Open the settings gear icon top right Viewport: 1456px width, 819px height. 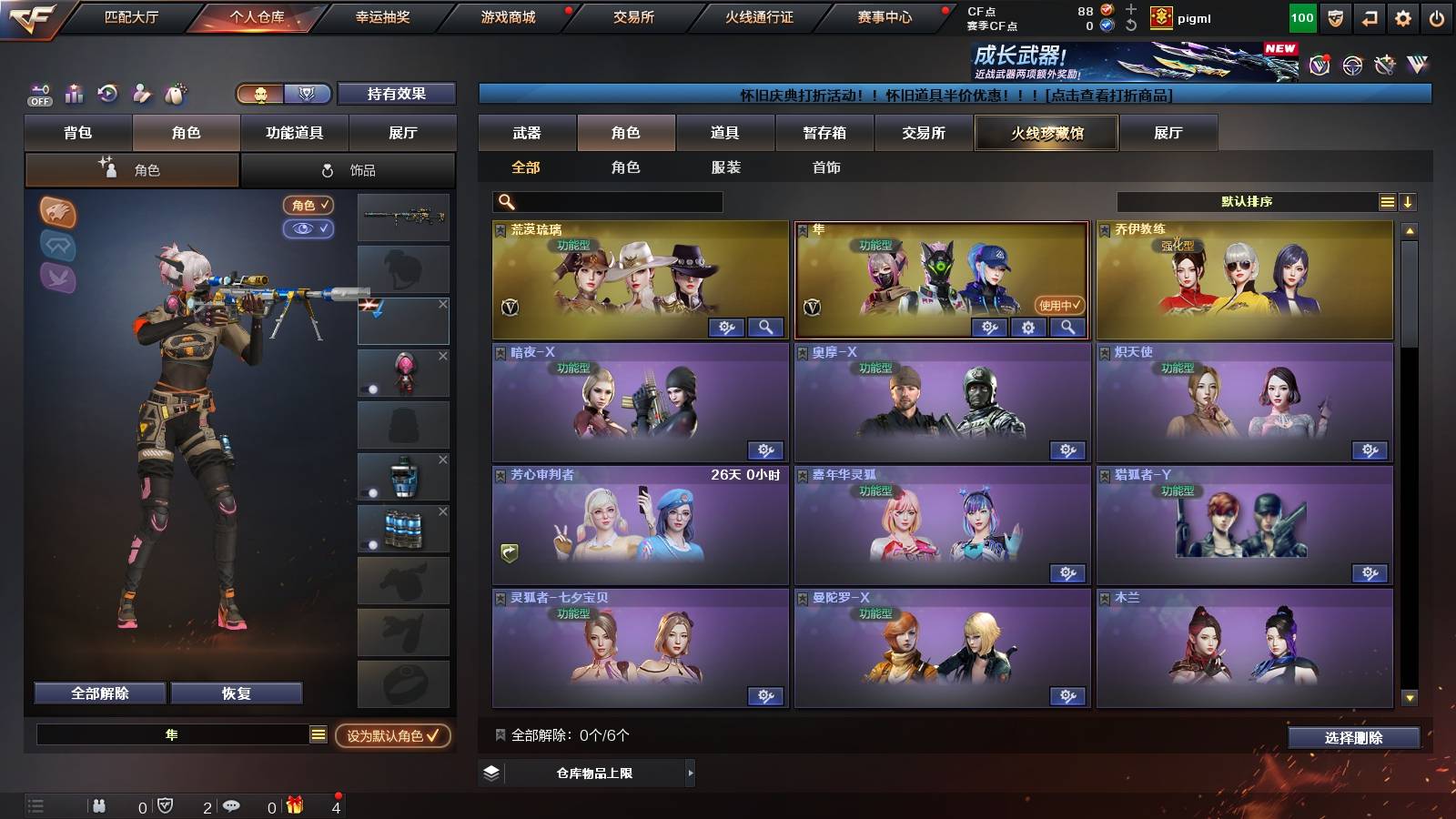coord(1401,18)
